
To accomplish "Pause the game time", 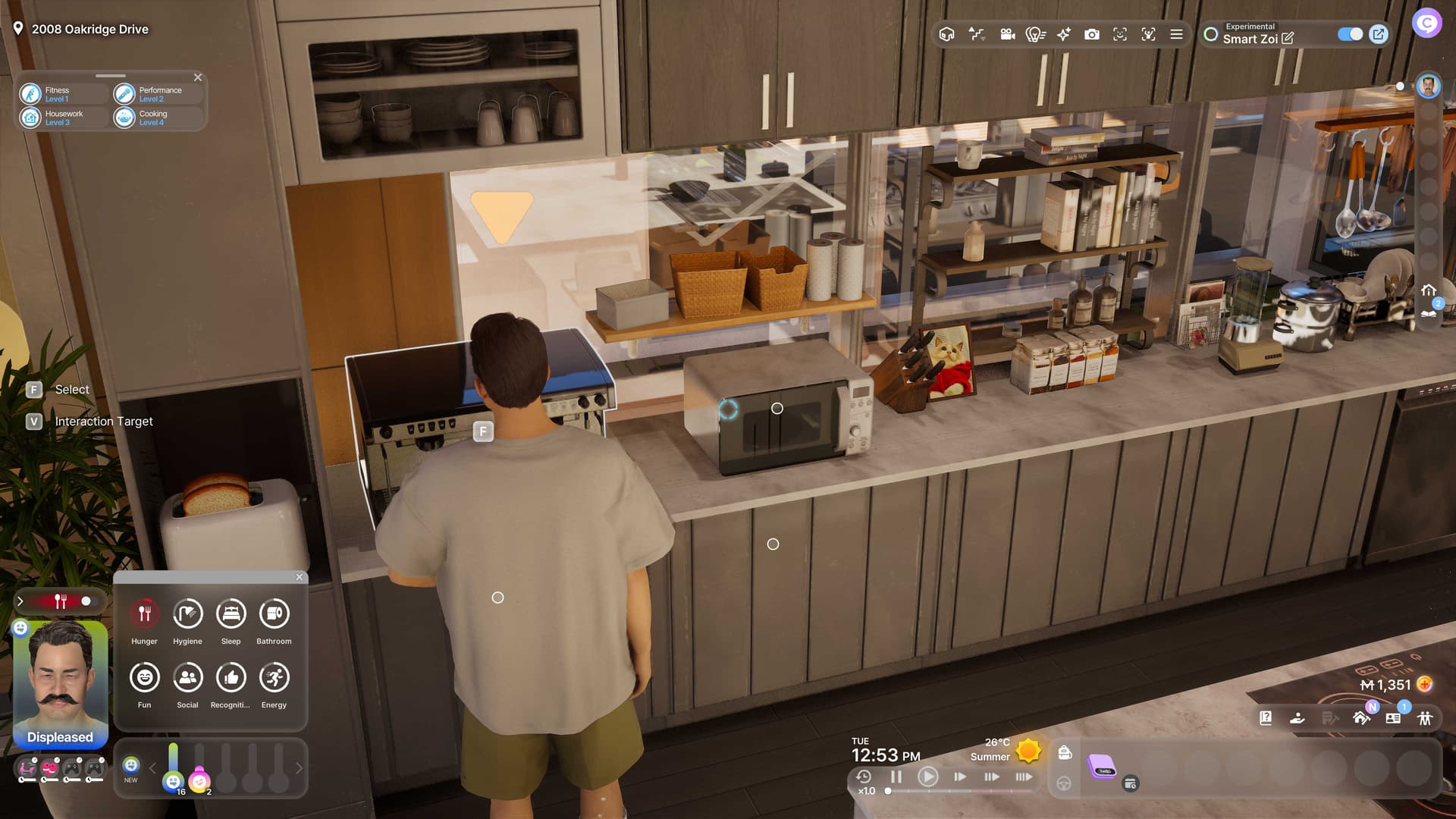I will [x=896, y=777].
